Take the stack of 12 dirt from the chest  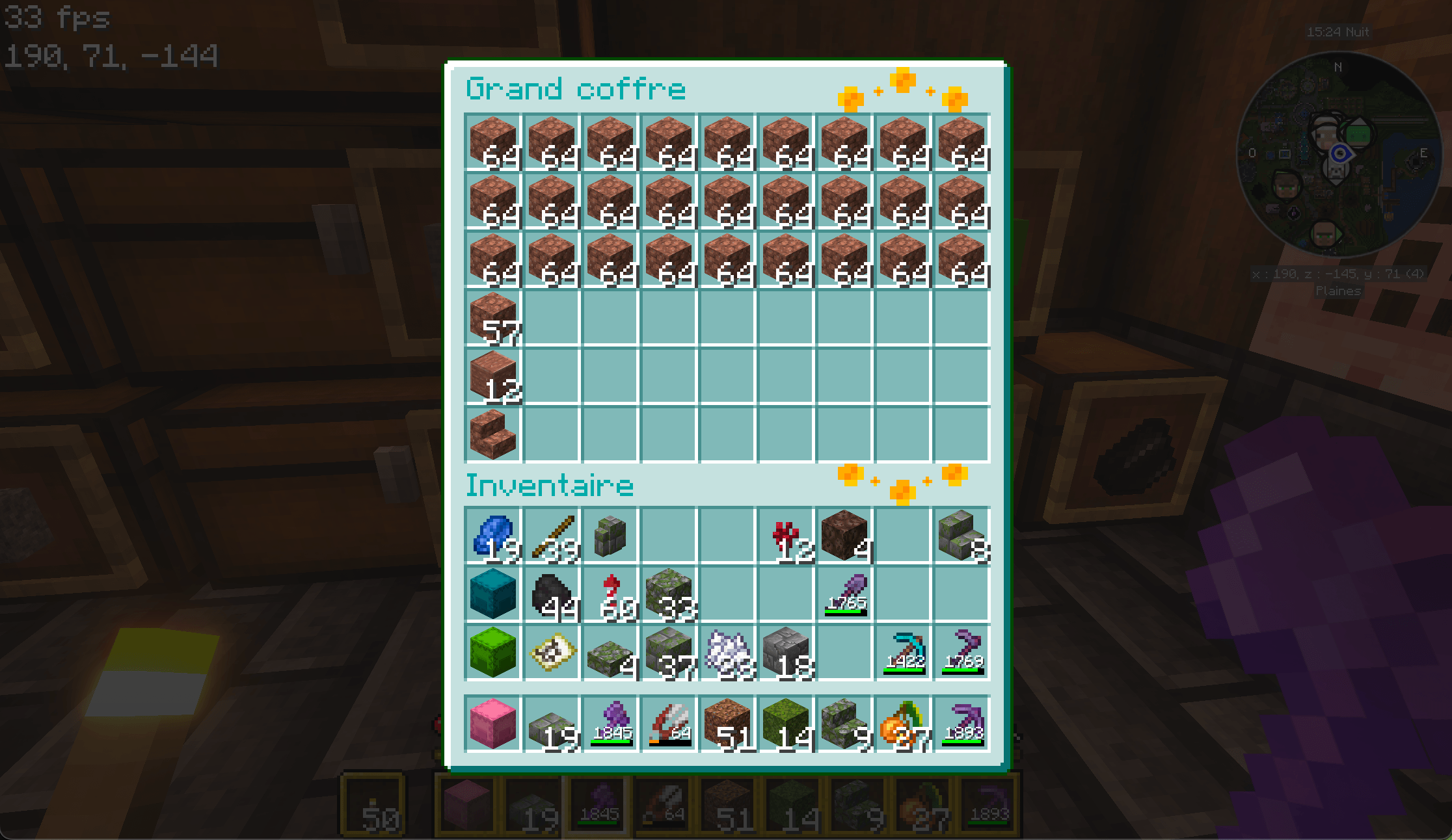[492, 377]
